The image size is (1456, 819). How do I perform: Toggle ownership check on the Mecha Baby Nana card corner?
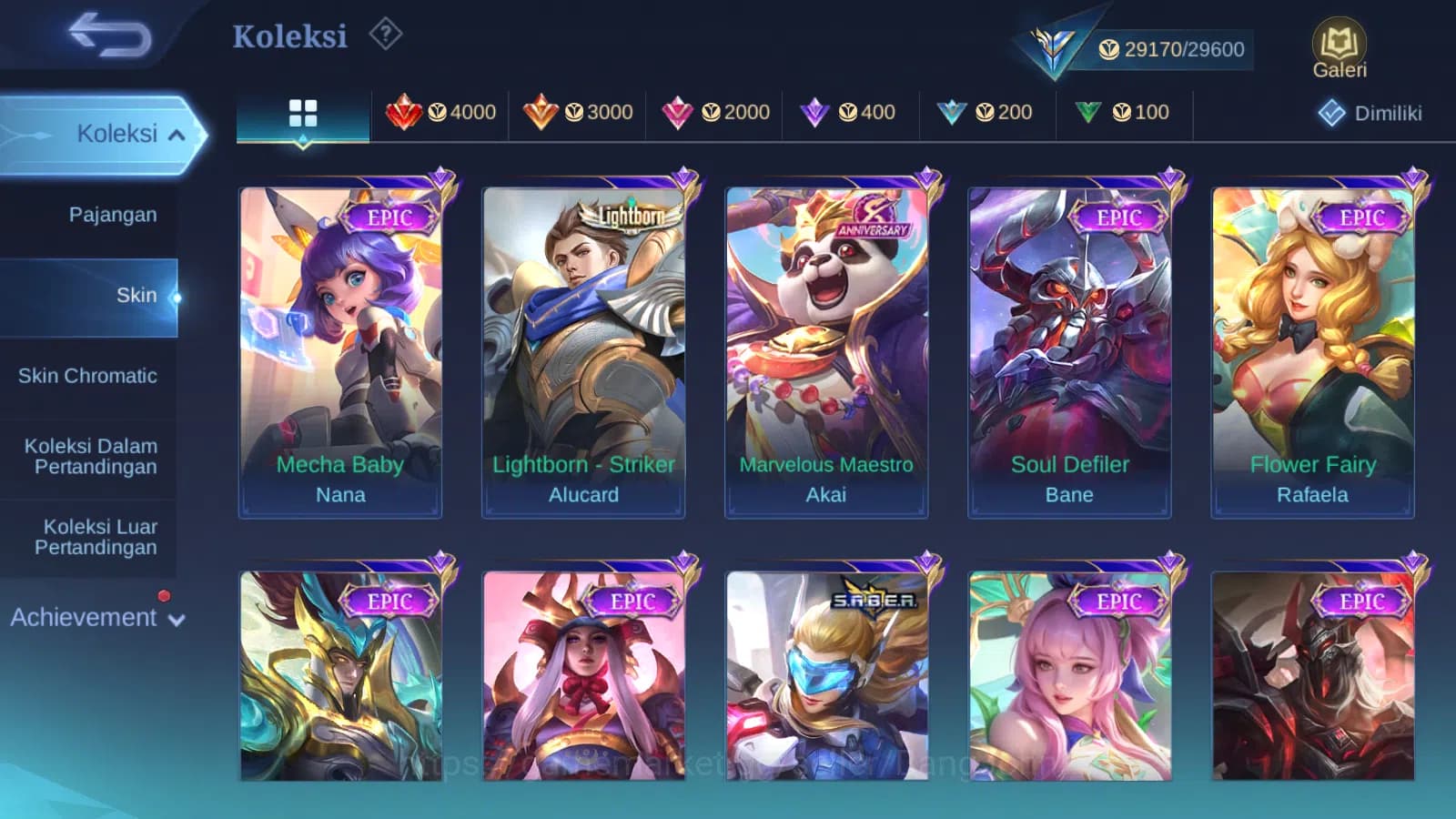tap(440, 177)
